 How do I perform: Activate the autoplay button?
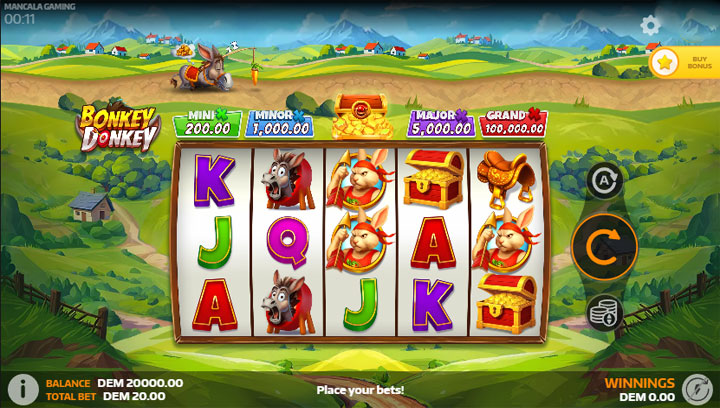click(605, 181)
